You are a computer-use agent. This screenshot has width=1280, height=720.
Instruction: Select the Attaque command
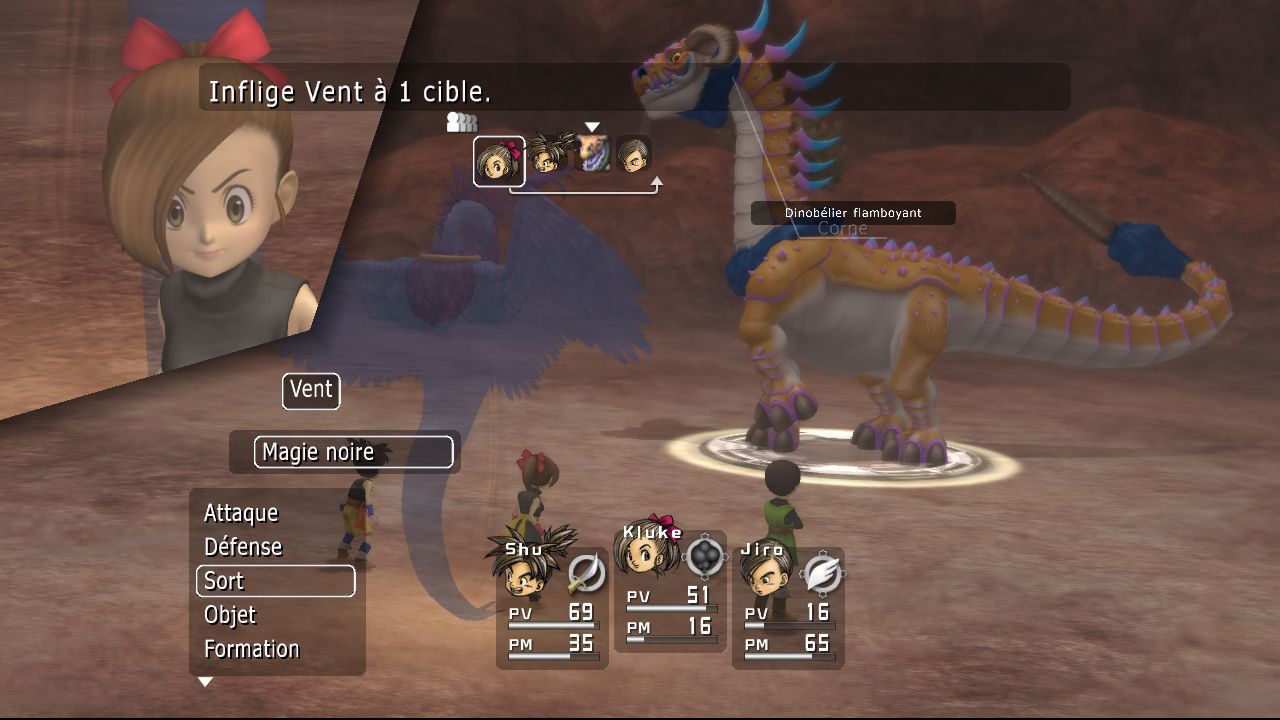point(241,513)
